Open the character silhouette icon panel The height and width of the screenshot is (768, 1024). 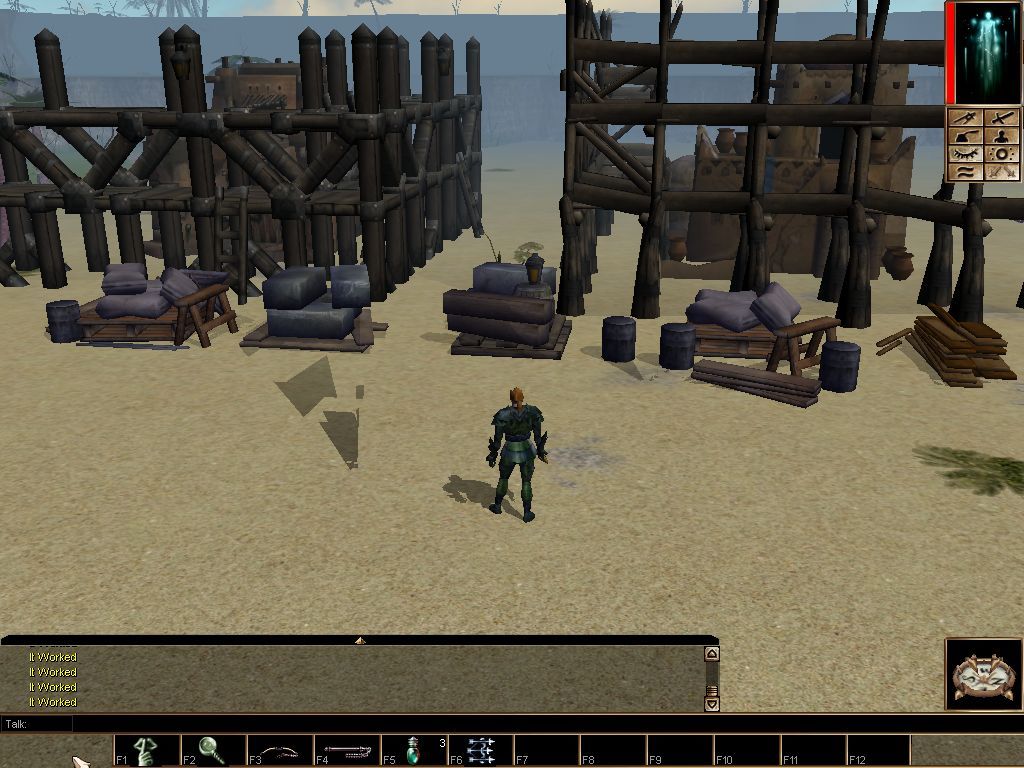[x=1000, y=136]
